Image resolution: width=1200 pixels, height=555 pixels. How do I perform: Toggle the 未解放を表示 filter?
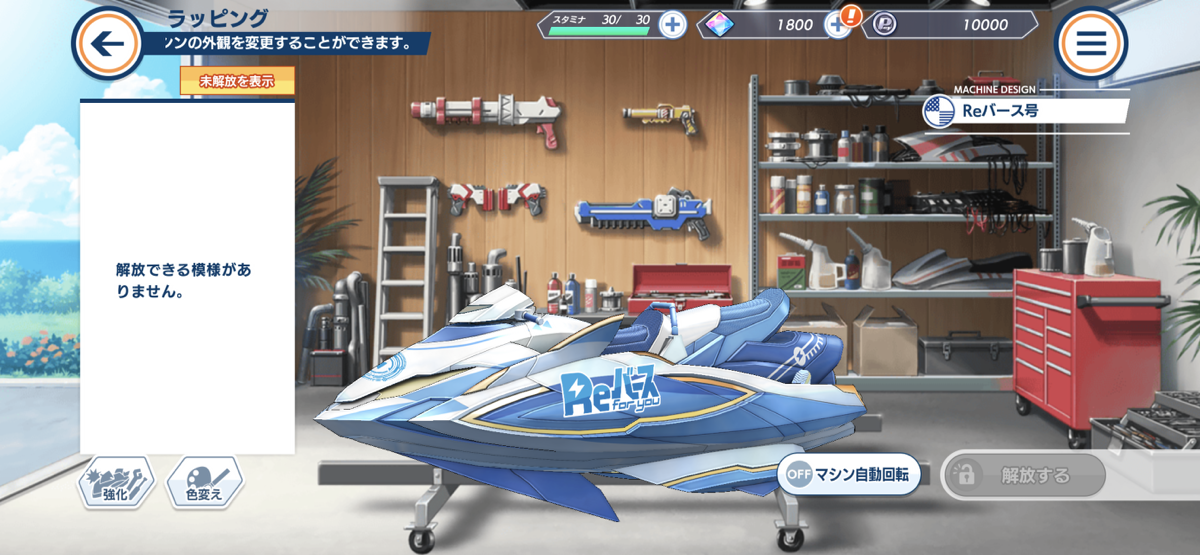coord(237,81)
